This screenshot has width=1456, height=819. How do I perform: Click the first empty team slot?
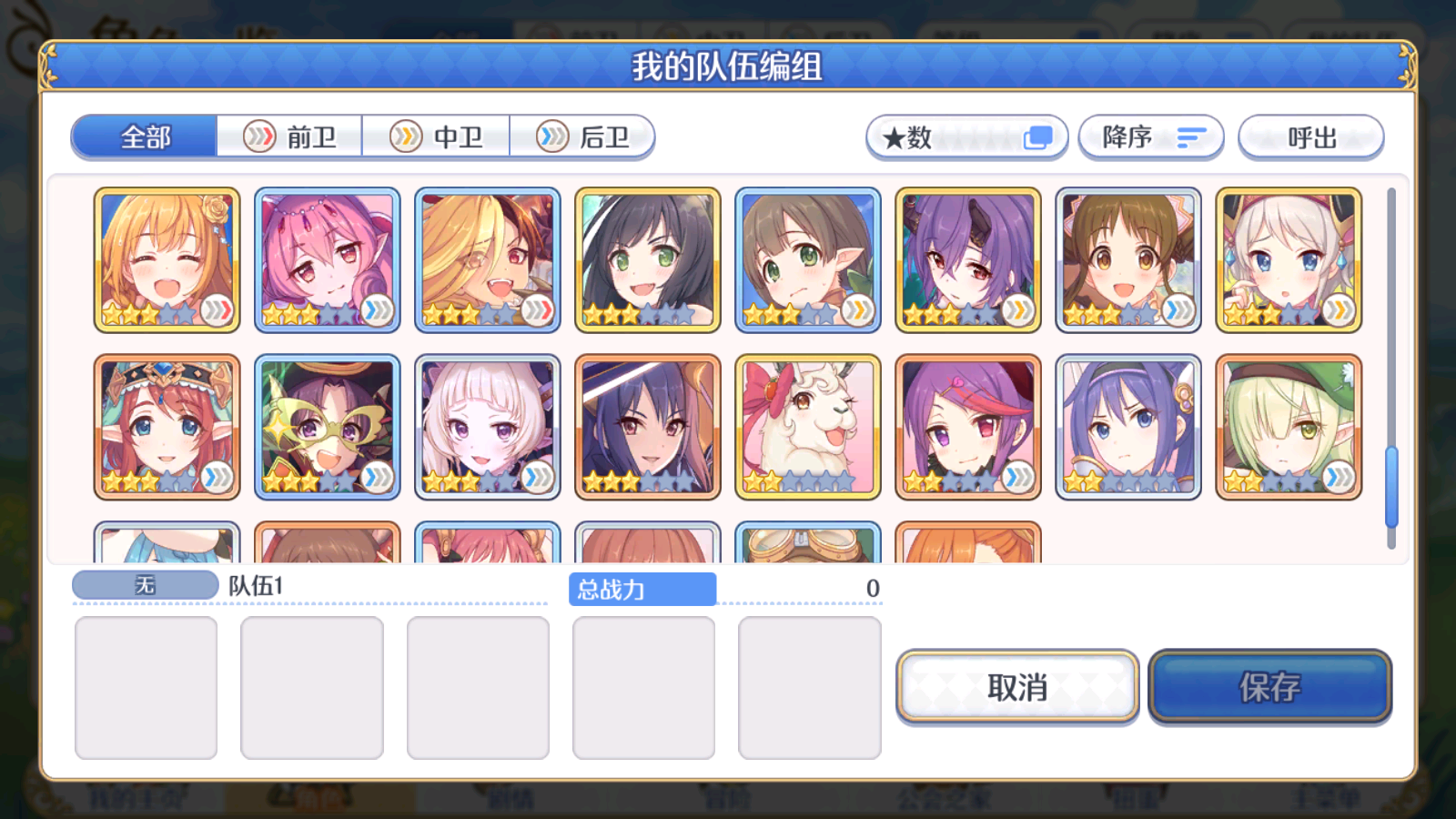(146, 687)
